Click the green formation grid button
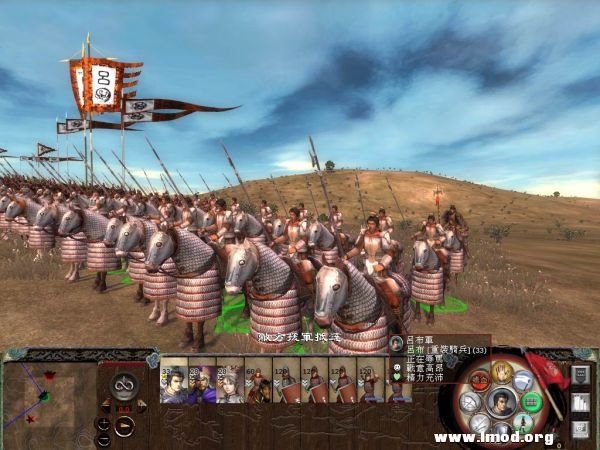The image size is (600, 450). [x=532, y=402]
